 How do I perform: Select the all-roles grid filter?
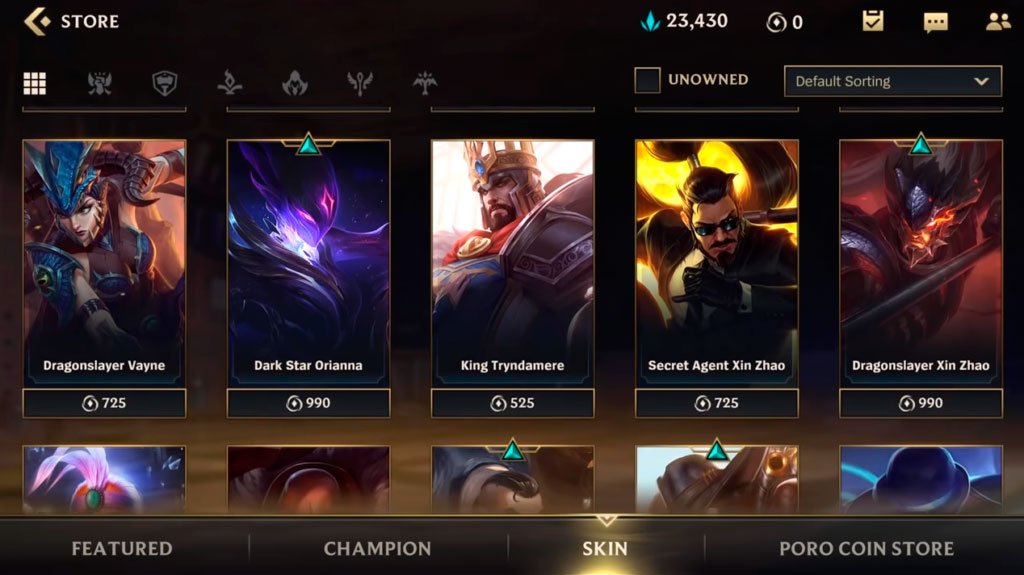pos(35,83)
